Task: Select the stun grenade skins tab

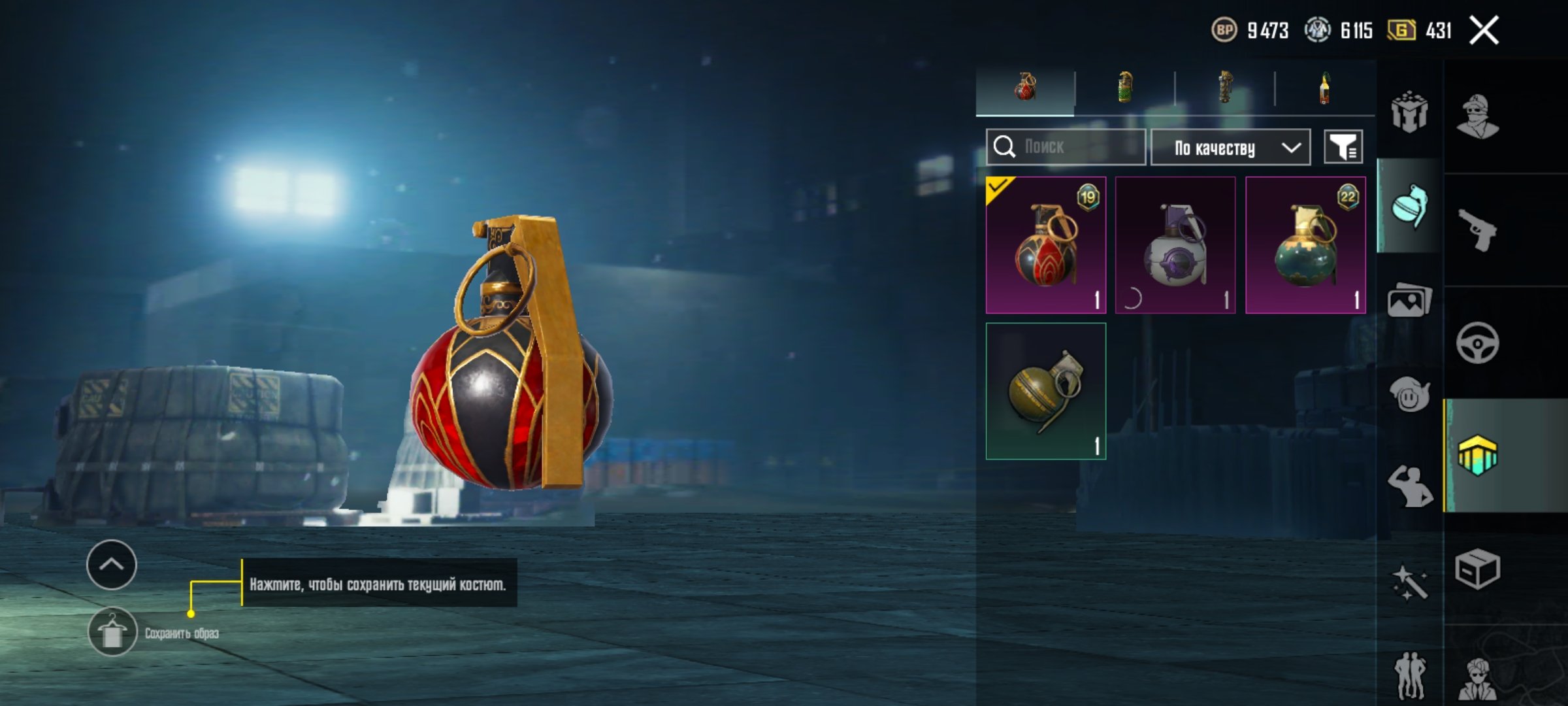Action: coord(1225,88)
